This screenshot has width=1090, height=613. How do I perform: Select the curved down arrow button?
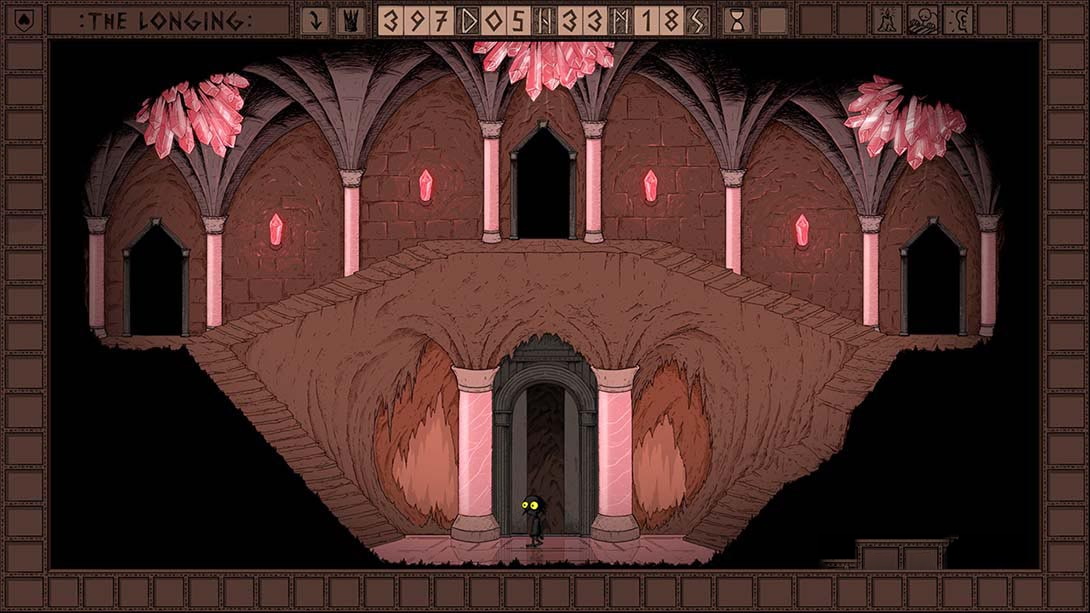point(315,20)
